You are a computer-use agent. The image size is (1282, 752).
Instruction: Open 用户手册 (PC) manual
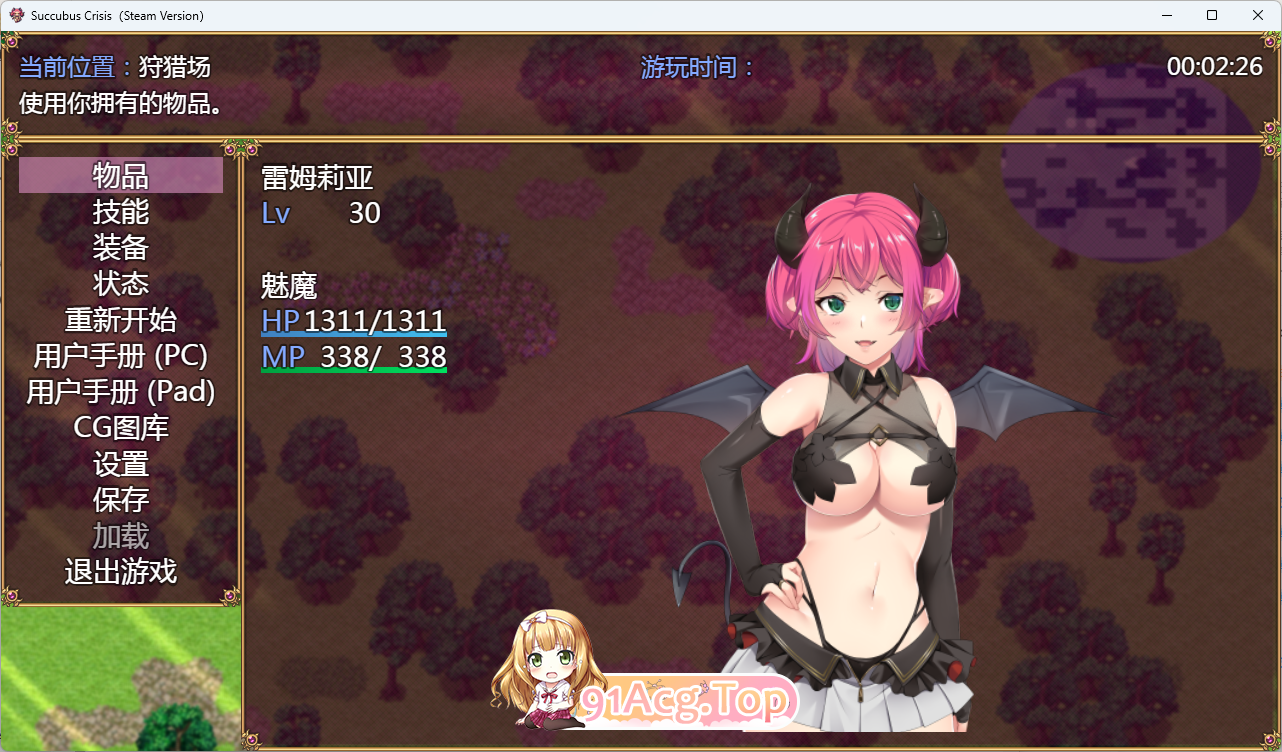122,355
